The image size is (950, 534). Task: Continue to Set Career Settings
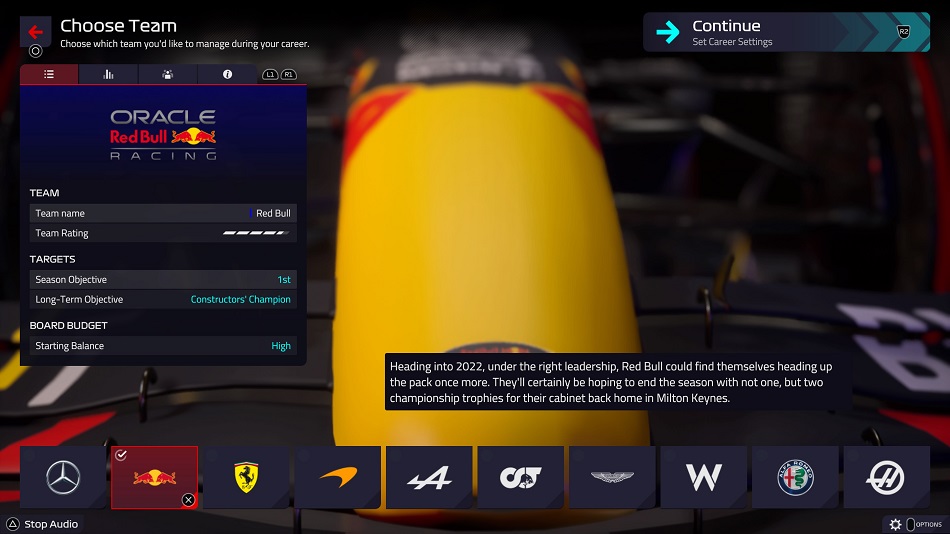coord(785,32)
